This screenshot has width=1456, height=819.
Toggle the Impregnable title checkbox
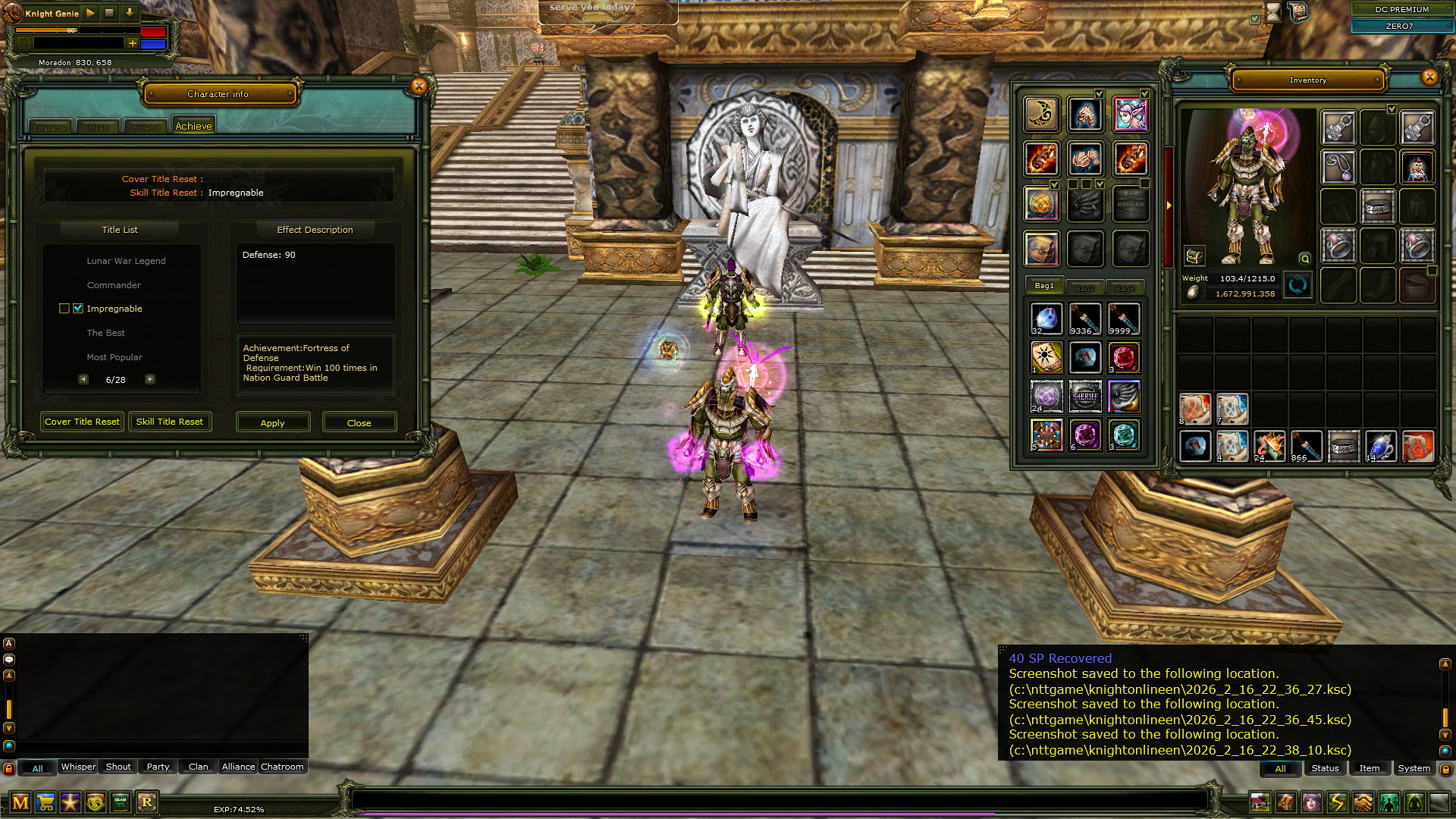pyautogui.click(x=78, y=309)
